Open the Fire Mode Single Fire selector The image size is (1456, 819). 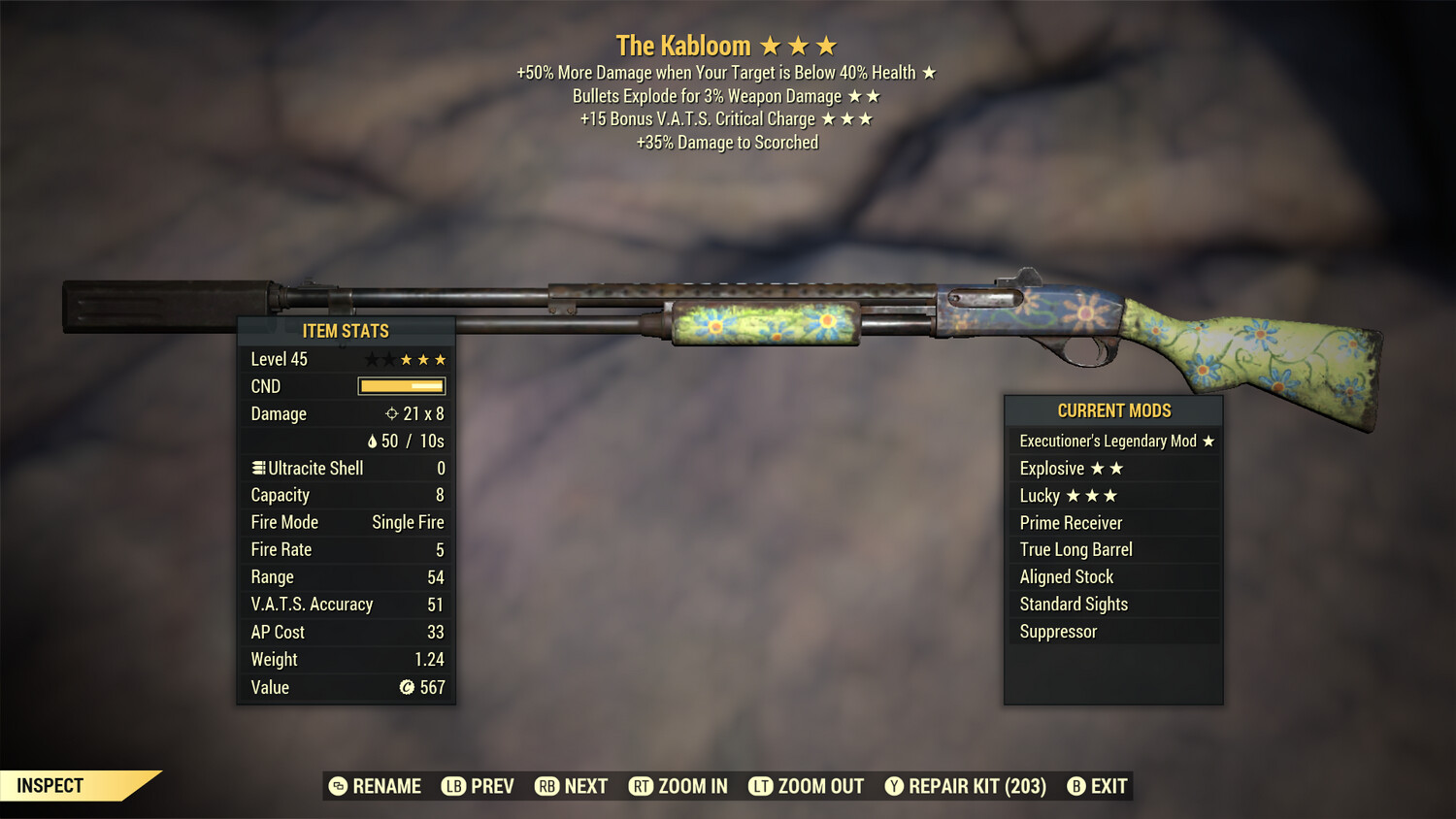407,522
